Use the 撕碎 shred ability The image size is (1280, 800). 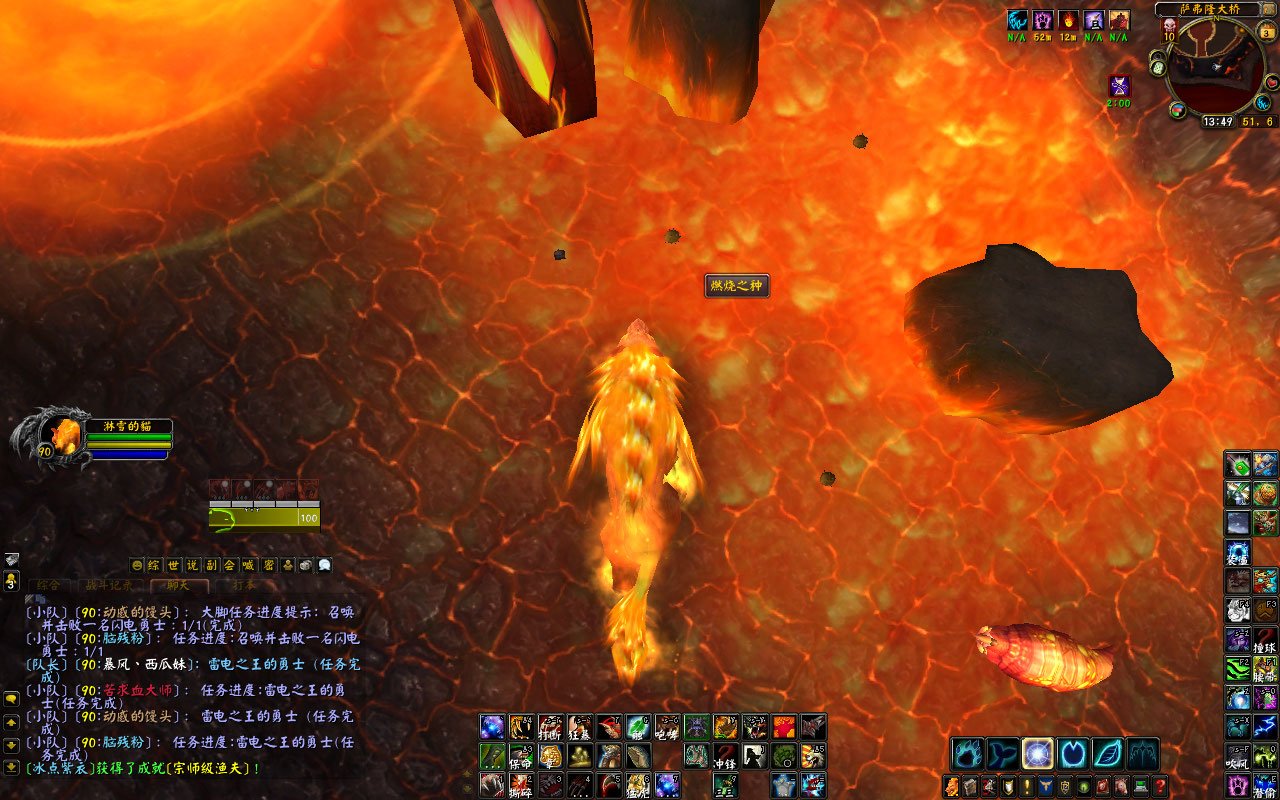coord(521,785)
